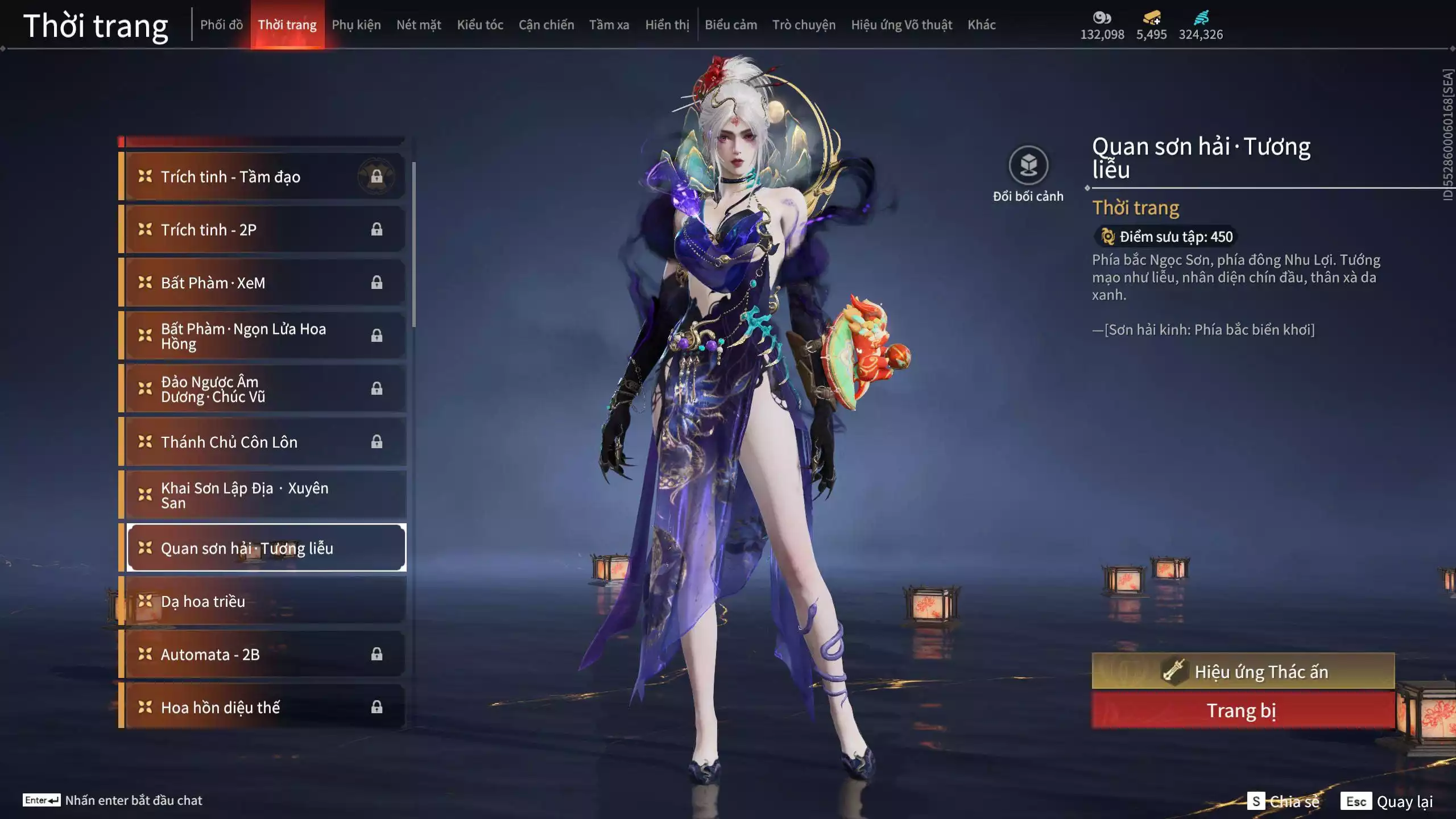1456x819 pixels.
Task: Go to the Kiểu tóc tab
Action: 480,25
